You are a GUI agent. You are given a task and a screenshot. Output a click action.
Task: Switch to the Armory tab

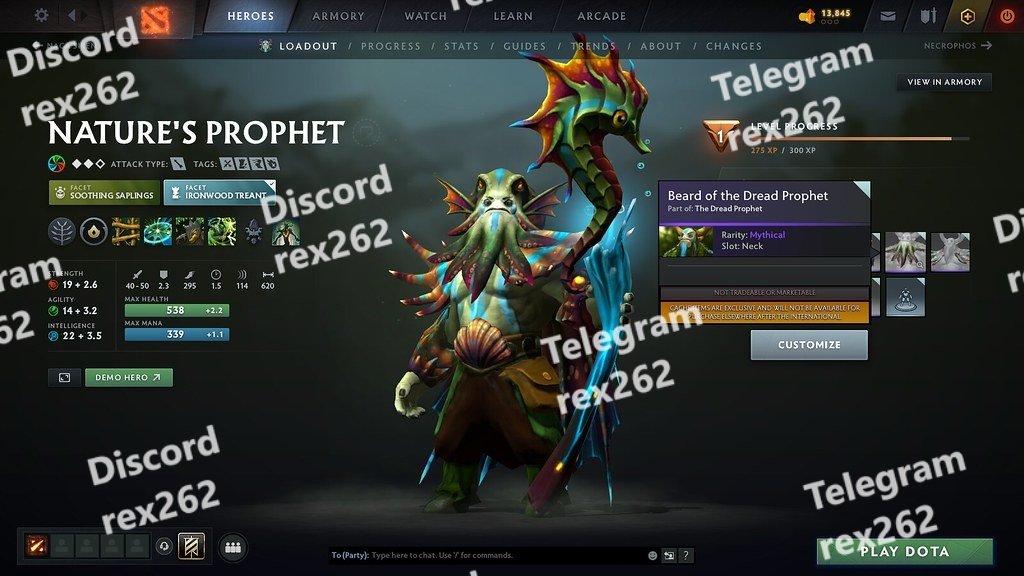pos(338,16)
